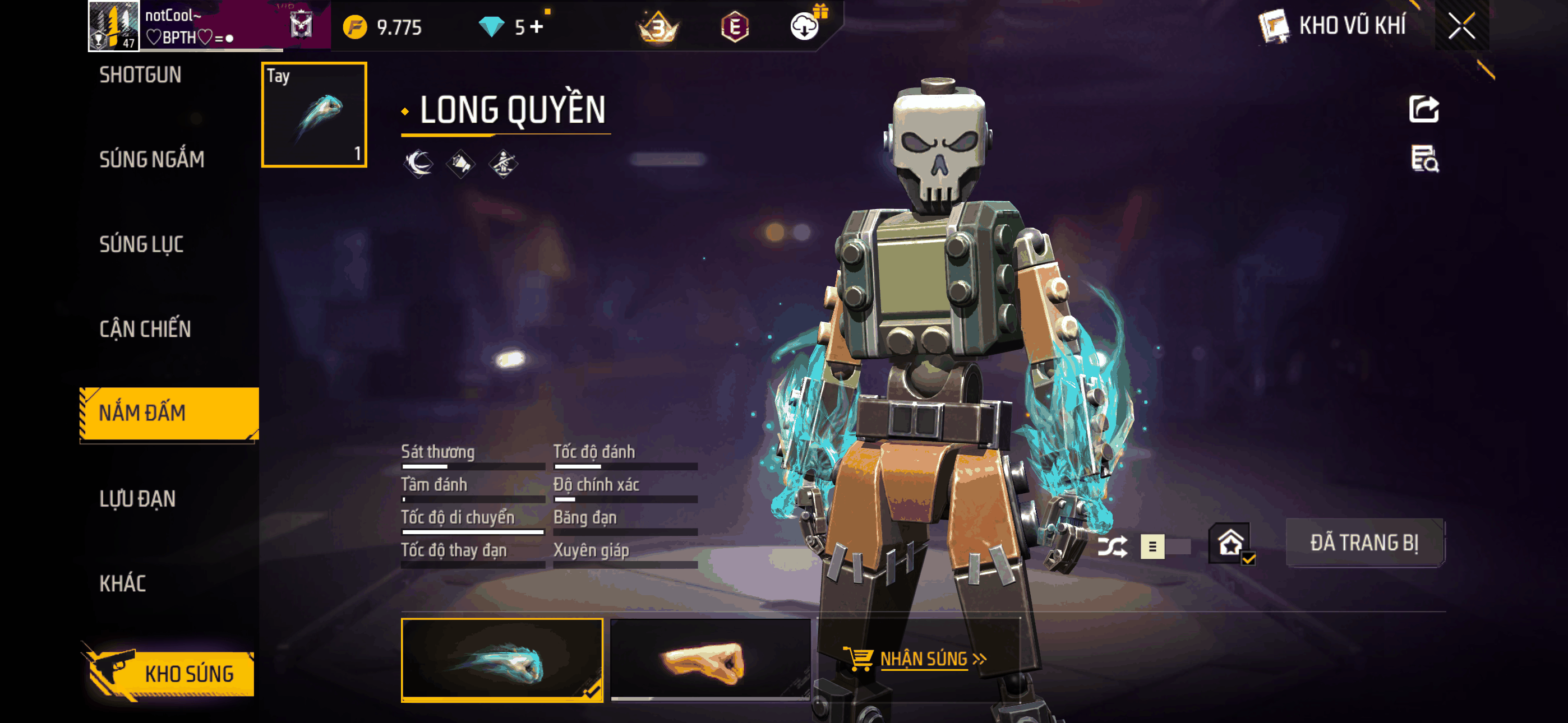Select the Tay weapon slot
The width and height of the screenshot is (1568, 723).
(x=314, y=114)
